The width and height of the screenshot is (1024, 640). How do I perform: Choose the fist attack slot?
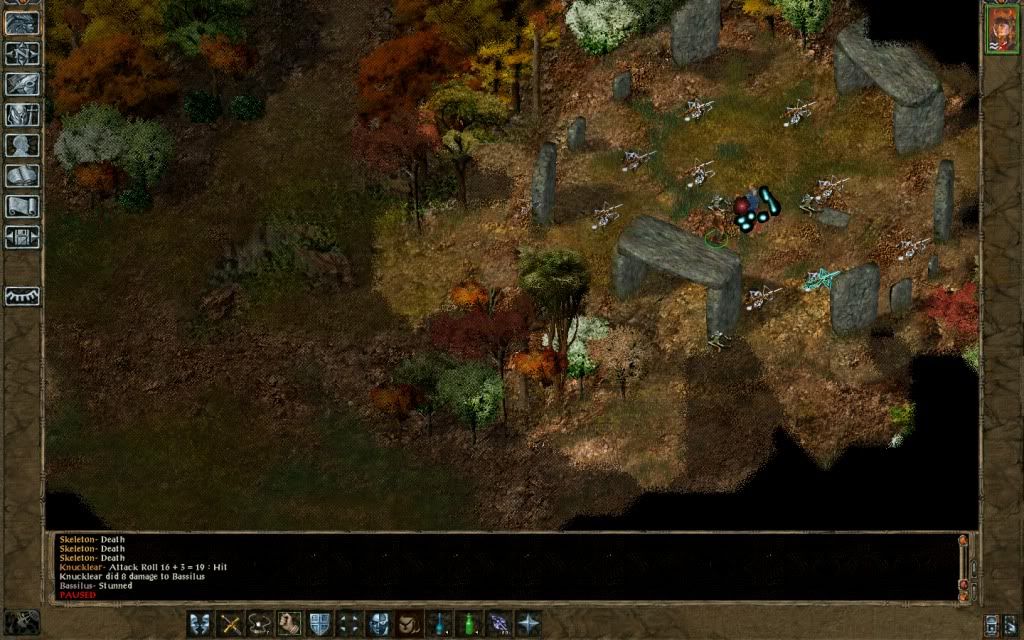click(x=290, y=623)
